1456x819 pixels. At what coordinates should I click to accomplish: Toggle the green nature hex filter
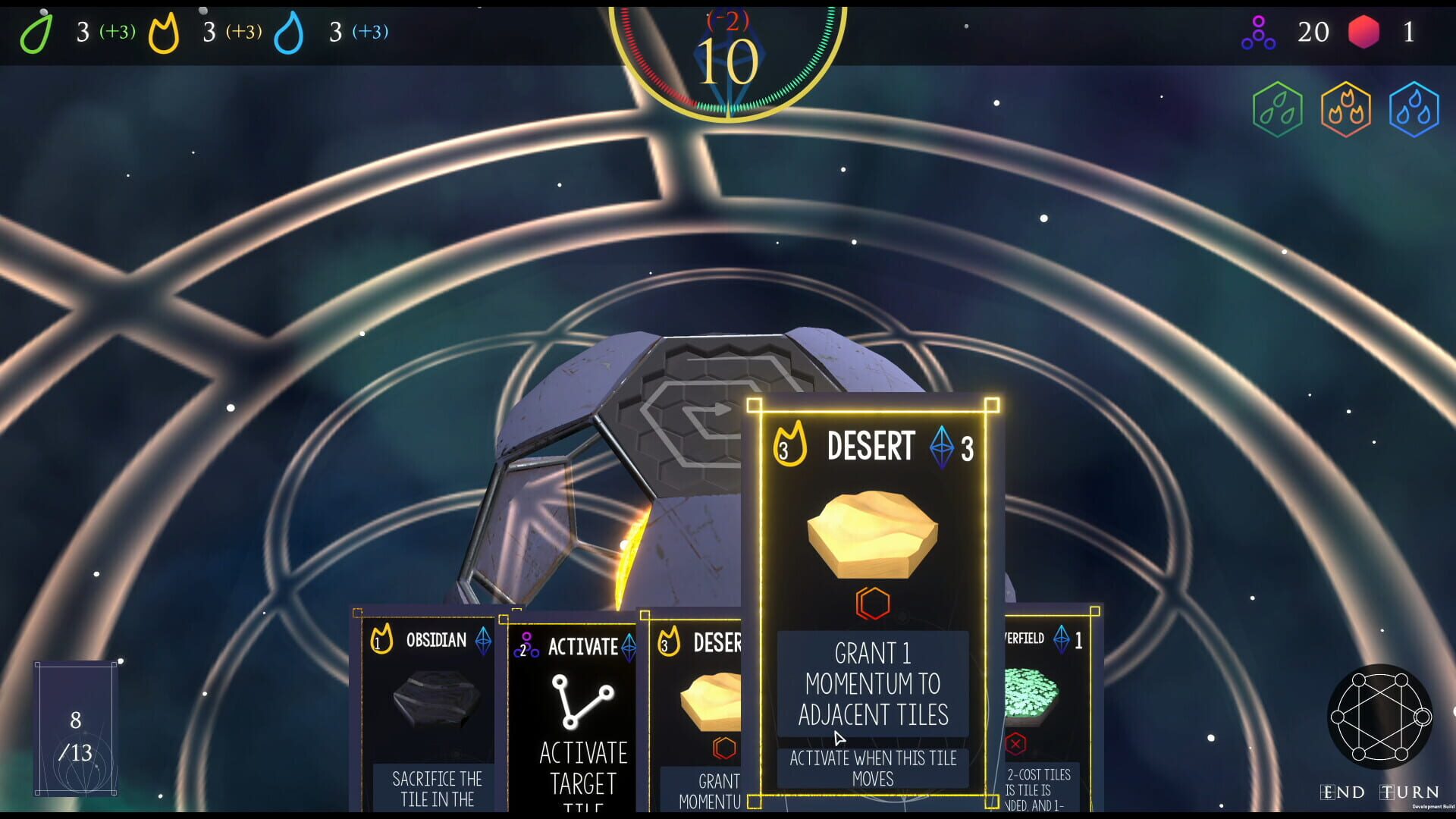click(x=1279, y=108)
